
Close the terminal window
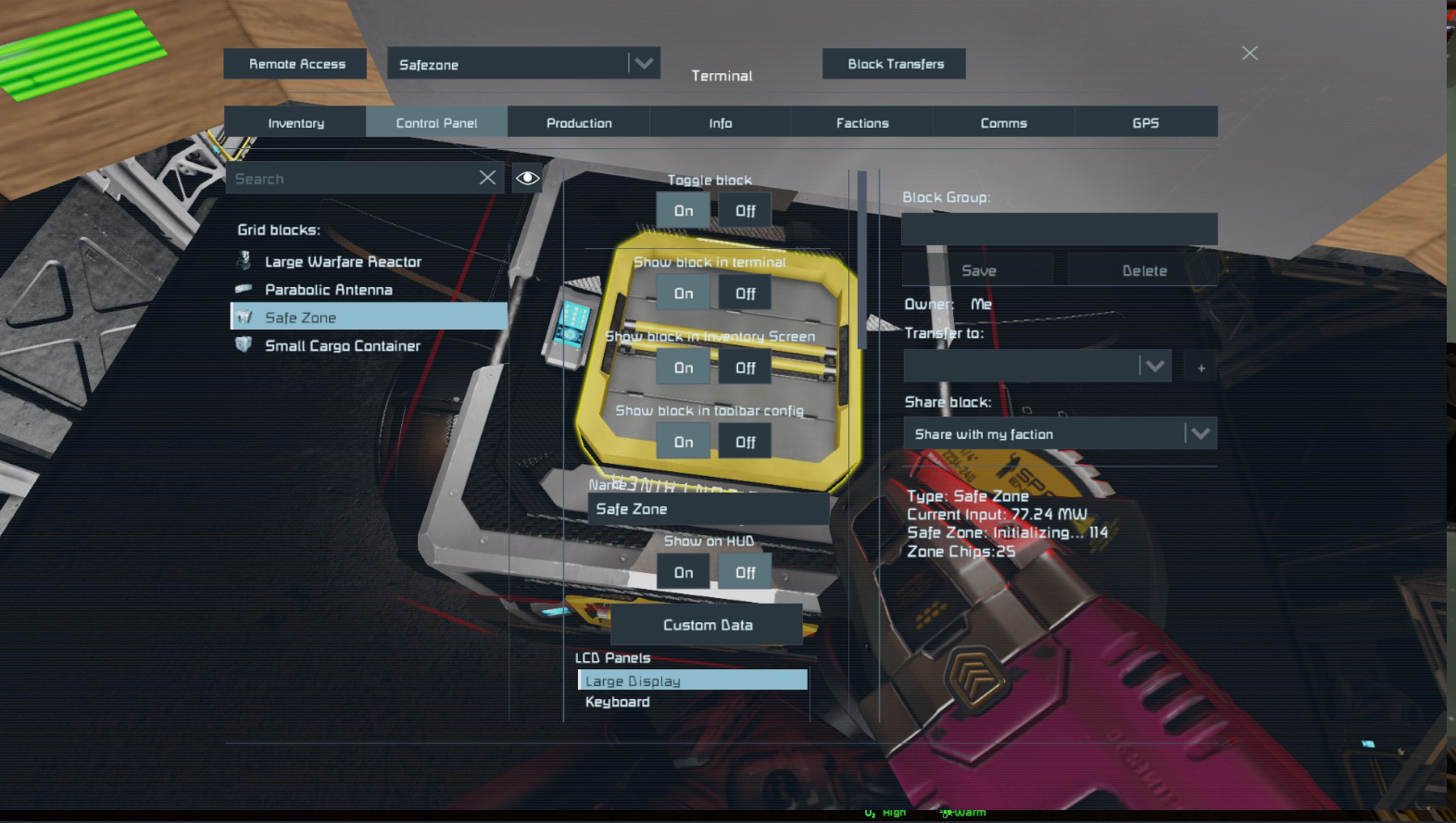[1249, 54]
